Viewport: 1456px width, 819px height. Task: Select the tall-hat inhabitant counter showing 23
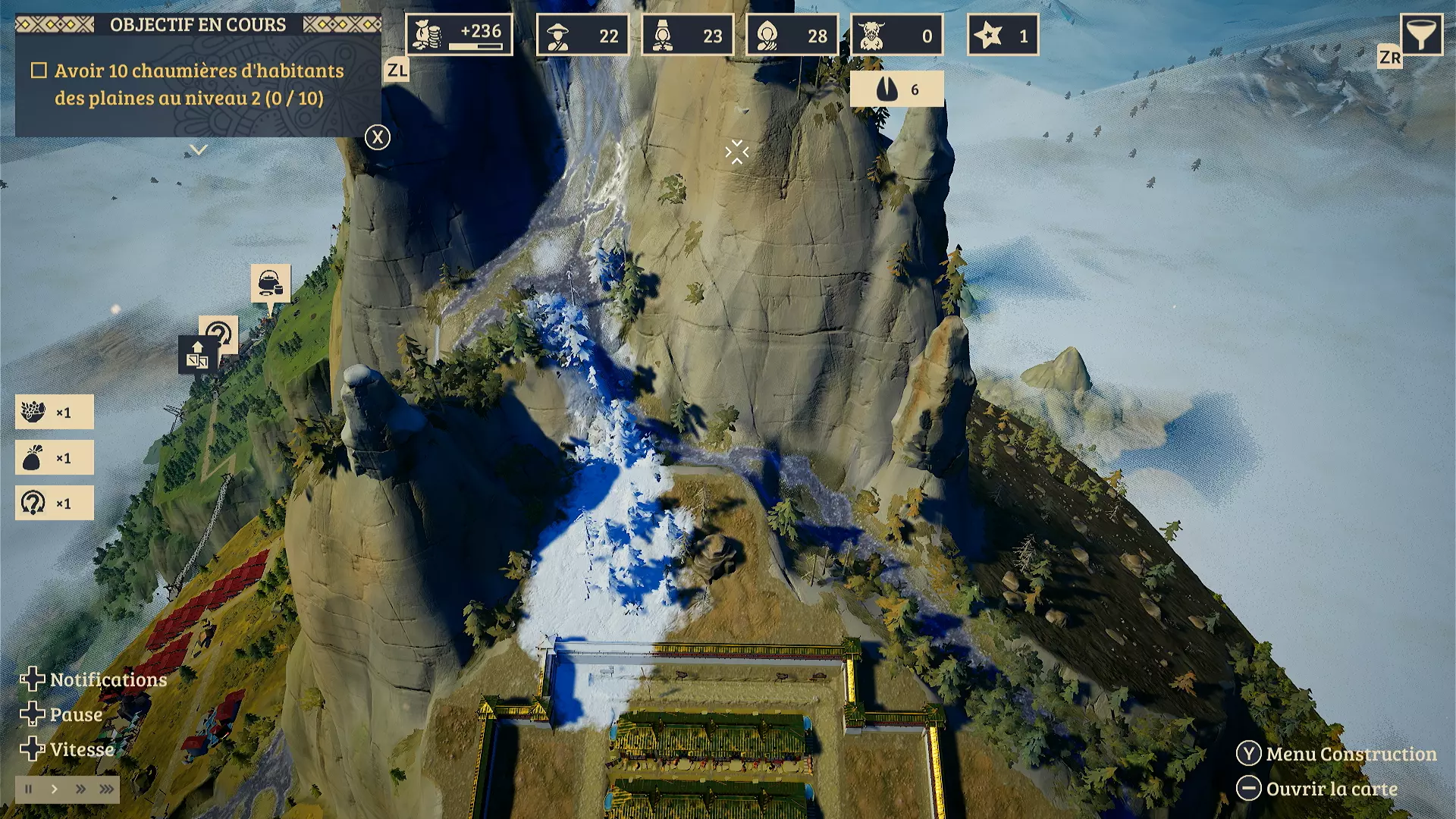tap(687, 35)
